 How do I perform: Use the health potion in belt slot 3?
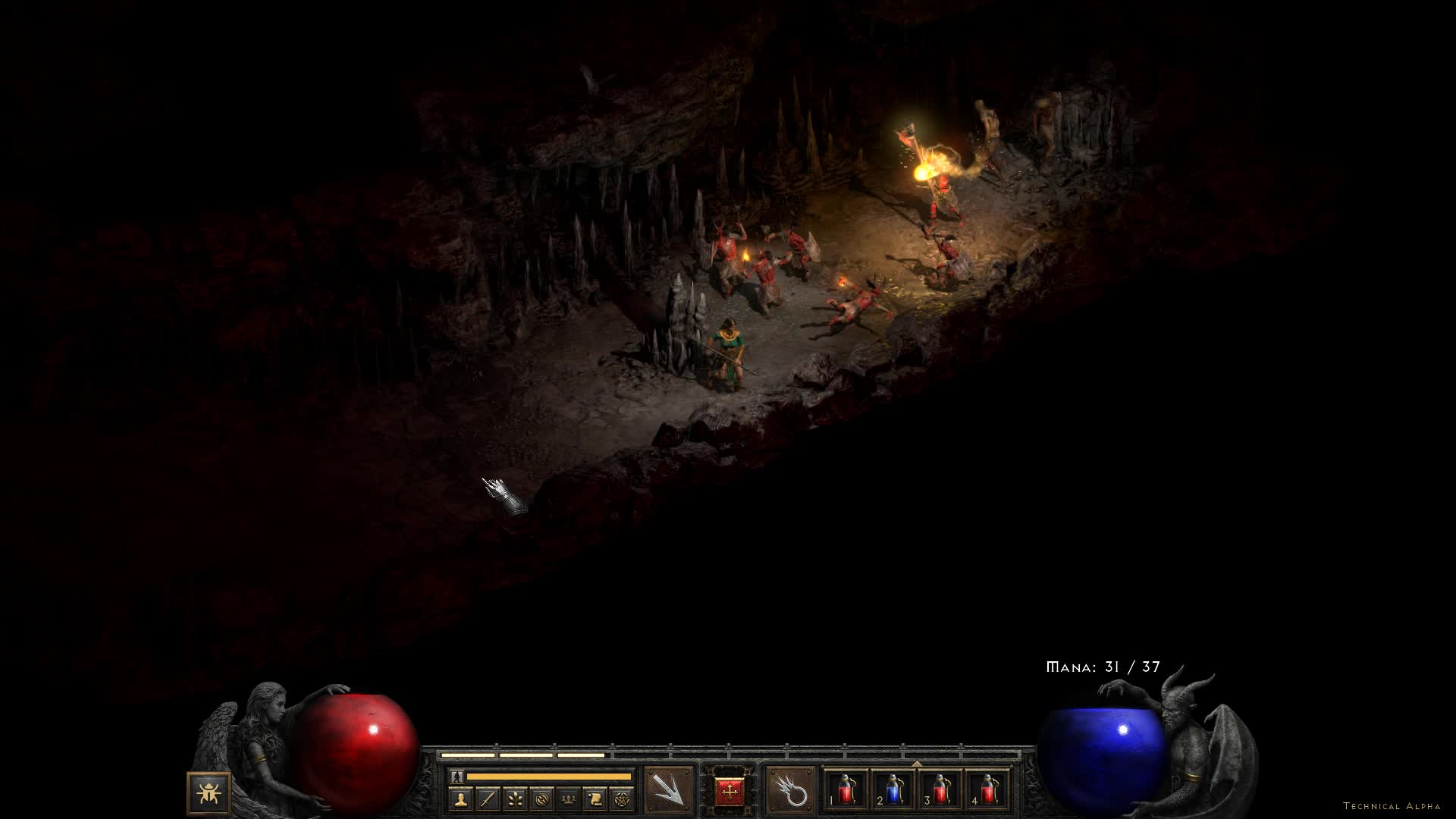[x=940, y=790]
